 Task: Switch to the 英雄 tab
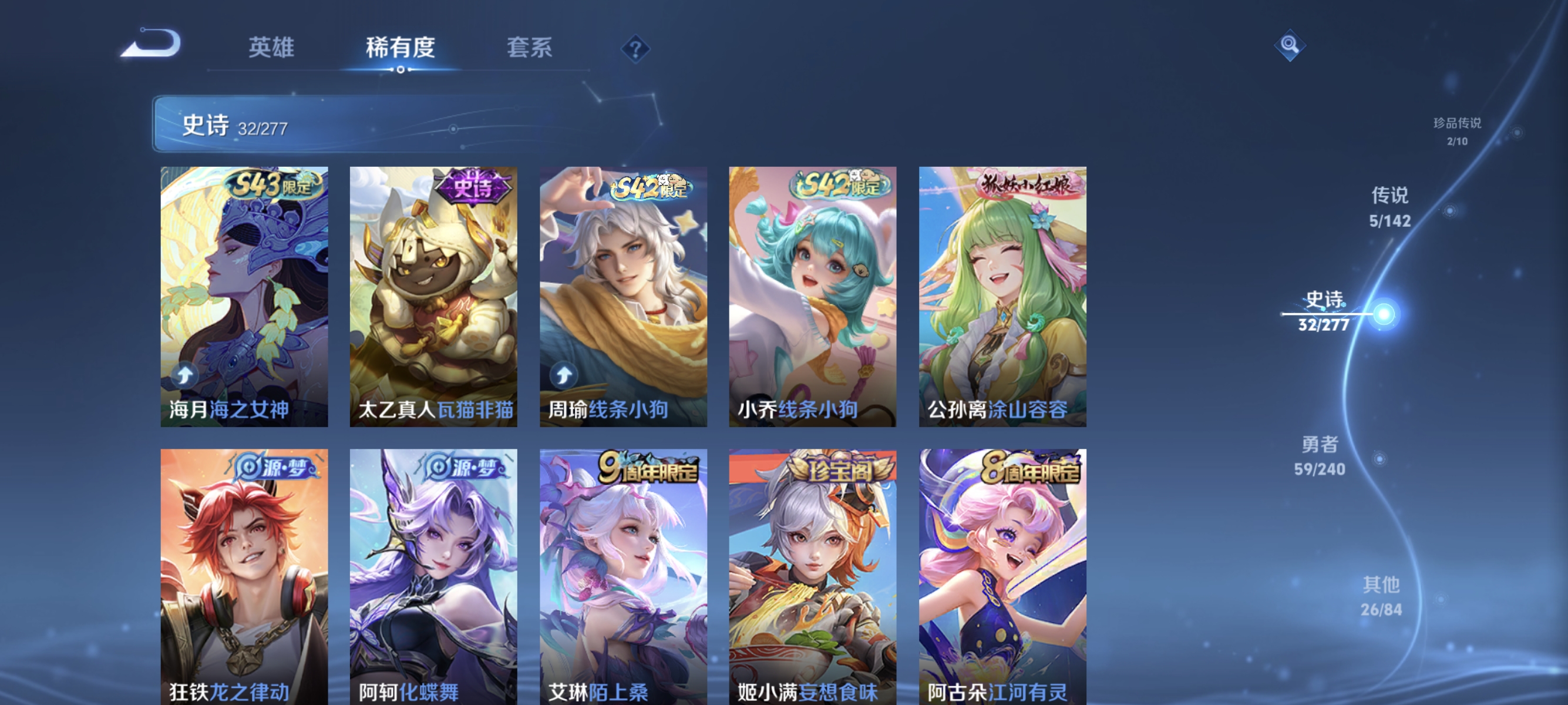272,48
